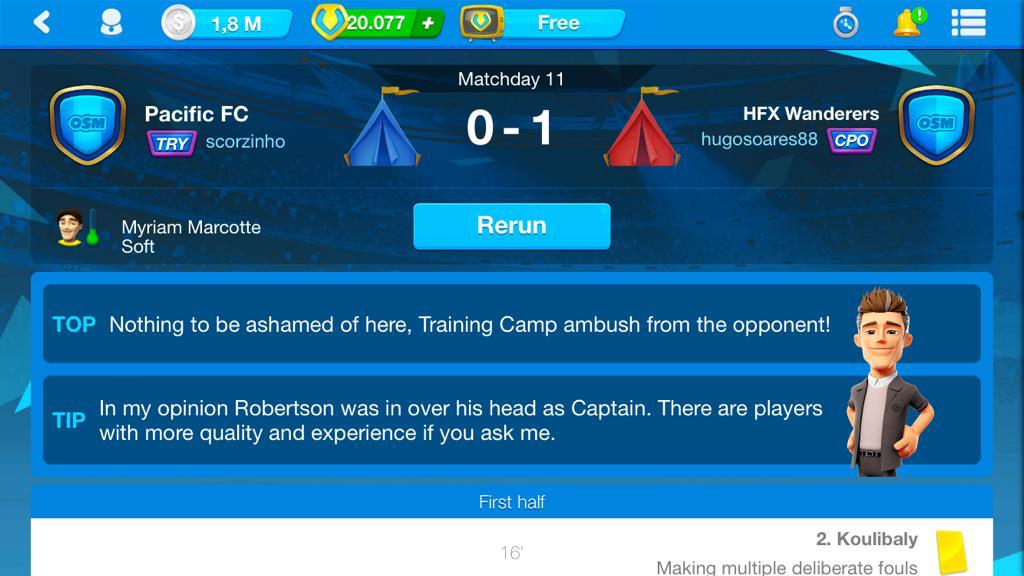1024x576 pixels.
Task: Open the manager profile icon
Action: point(111,22)
